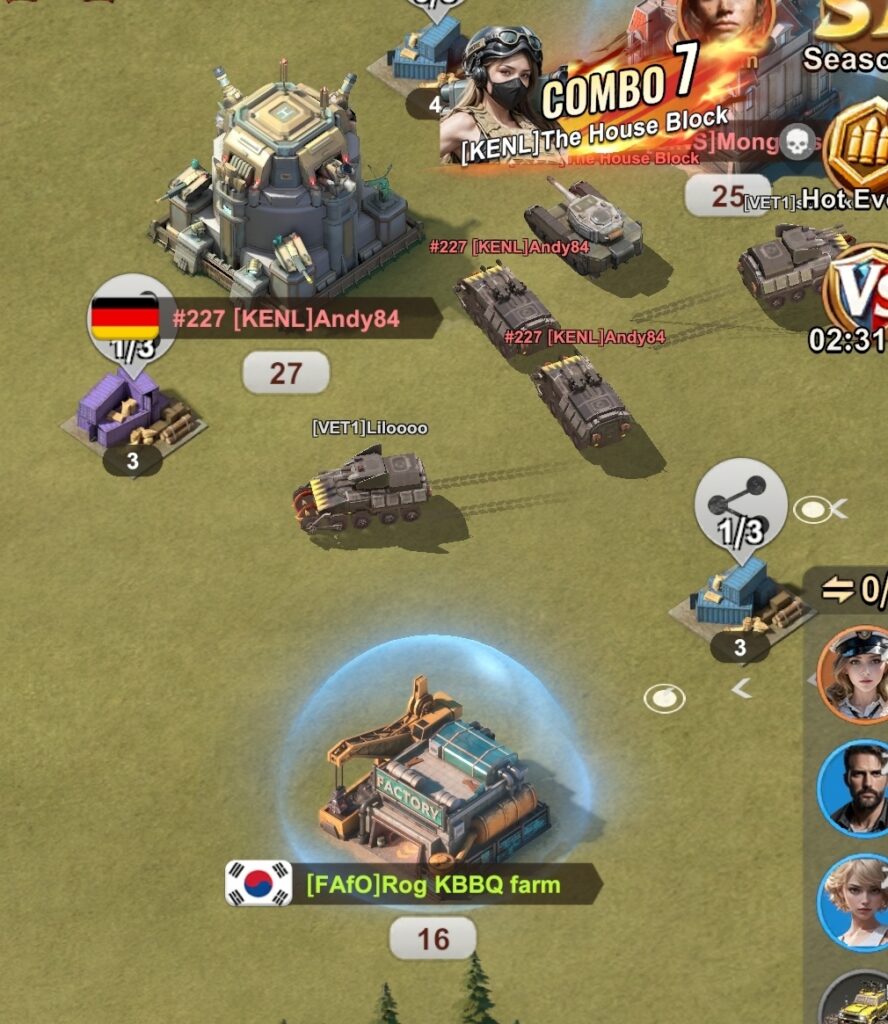Open the VS event icon

coord(857,290)
